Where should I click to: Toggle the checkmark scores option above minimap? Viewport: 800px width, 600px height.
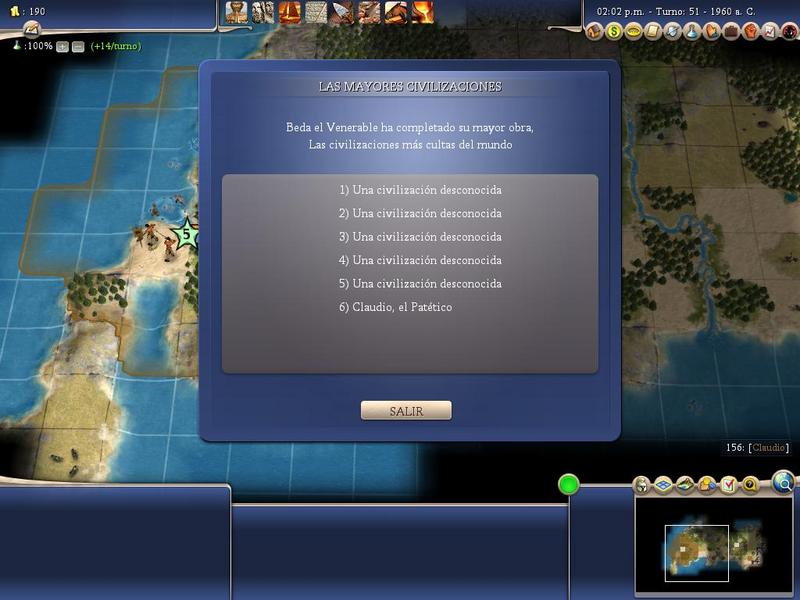728,485
